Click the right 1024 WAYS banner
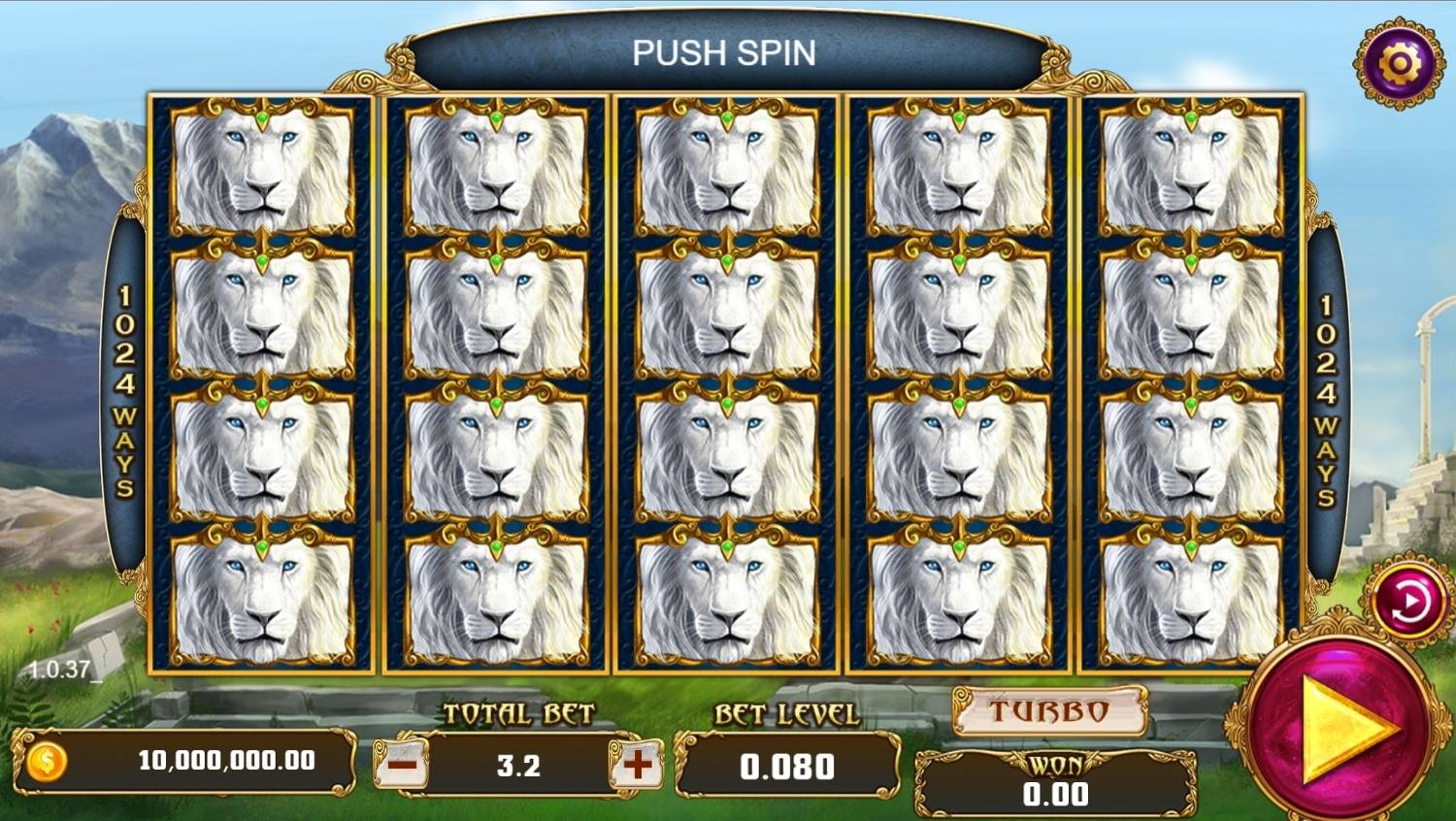 click(1324, 388)
